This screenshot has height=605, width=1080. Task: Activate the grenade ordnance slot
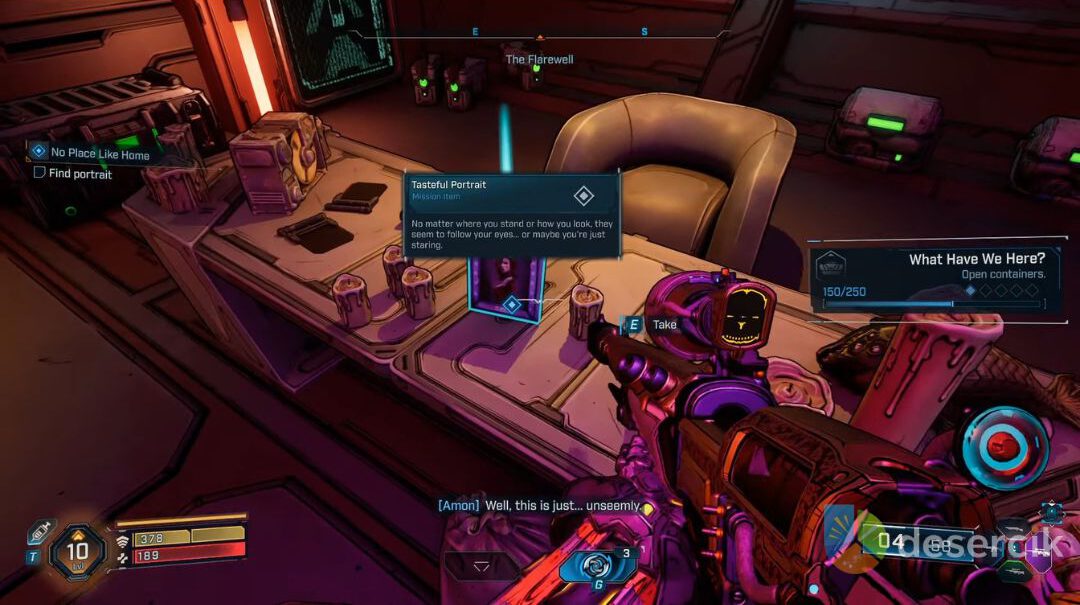tap(598, 565)
